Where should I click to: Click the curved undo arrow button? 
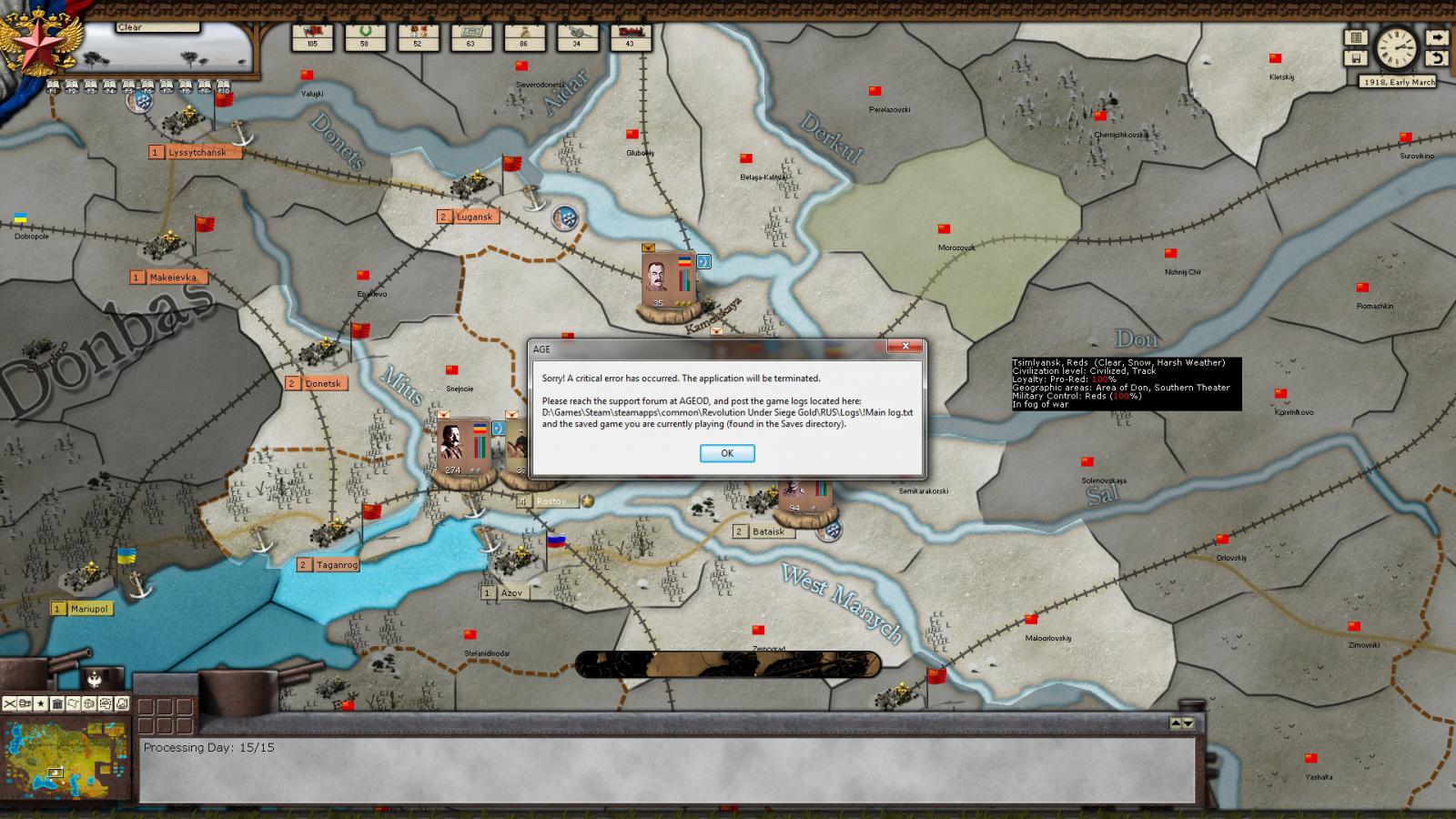pyautogui.click(x=1436, y=58)
